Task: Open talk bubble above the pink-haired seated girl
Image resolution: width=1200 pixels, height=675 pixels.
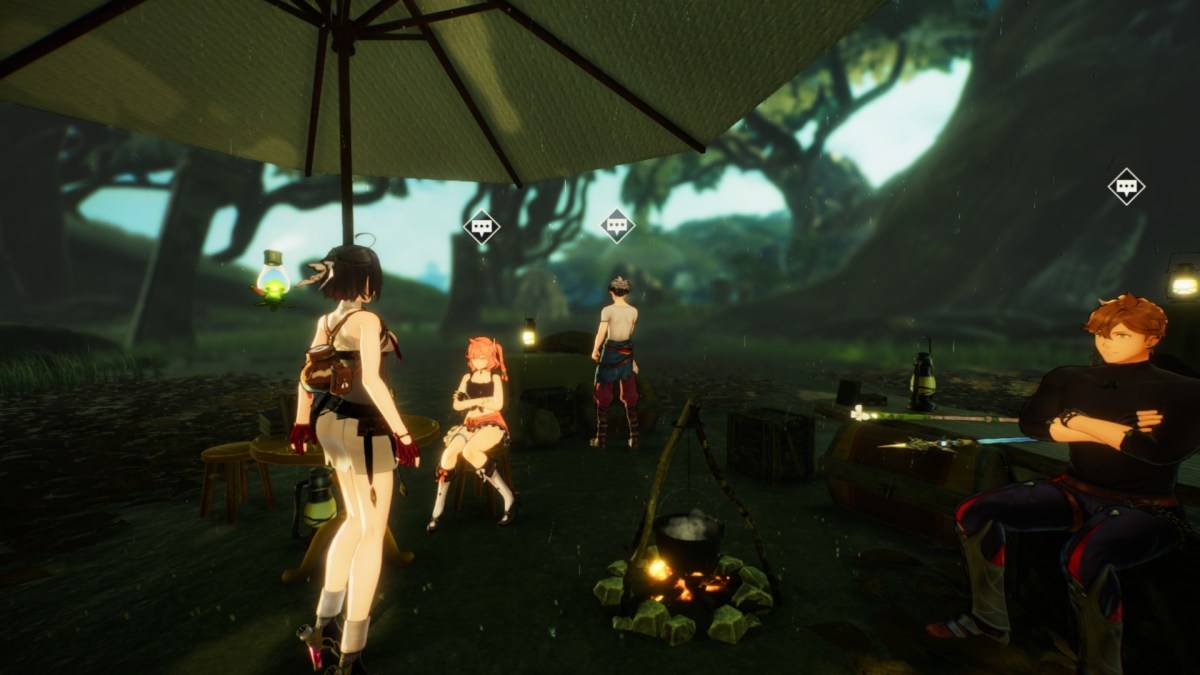Action: (482, 227)
